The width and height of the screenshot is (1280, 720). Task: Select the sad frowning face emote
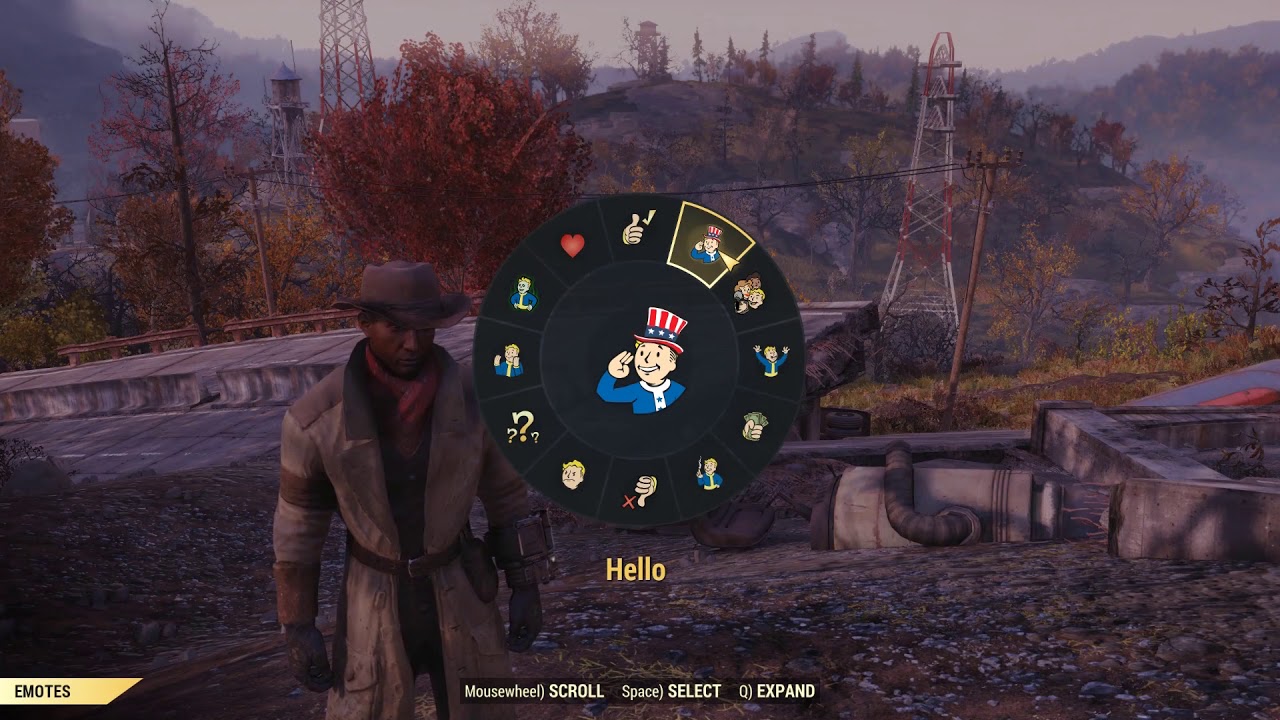click(x=573, y=473)
